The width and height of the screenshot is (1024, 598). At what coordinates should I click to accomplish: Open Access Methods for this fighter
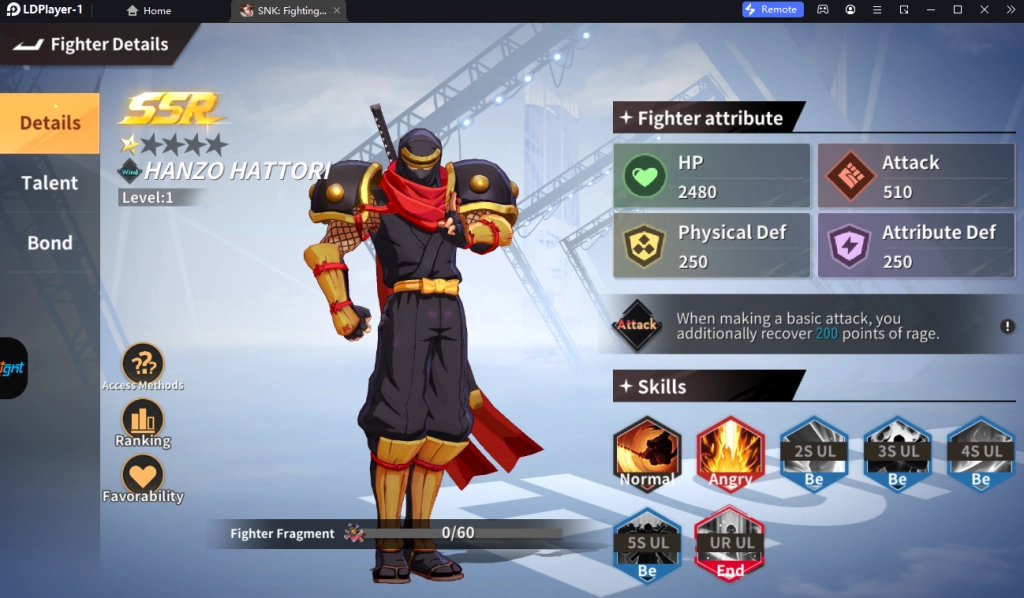143,366
